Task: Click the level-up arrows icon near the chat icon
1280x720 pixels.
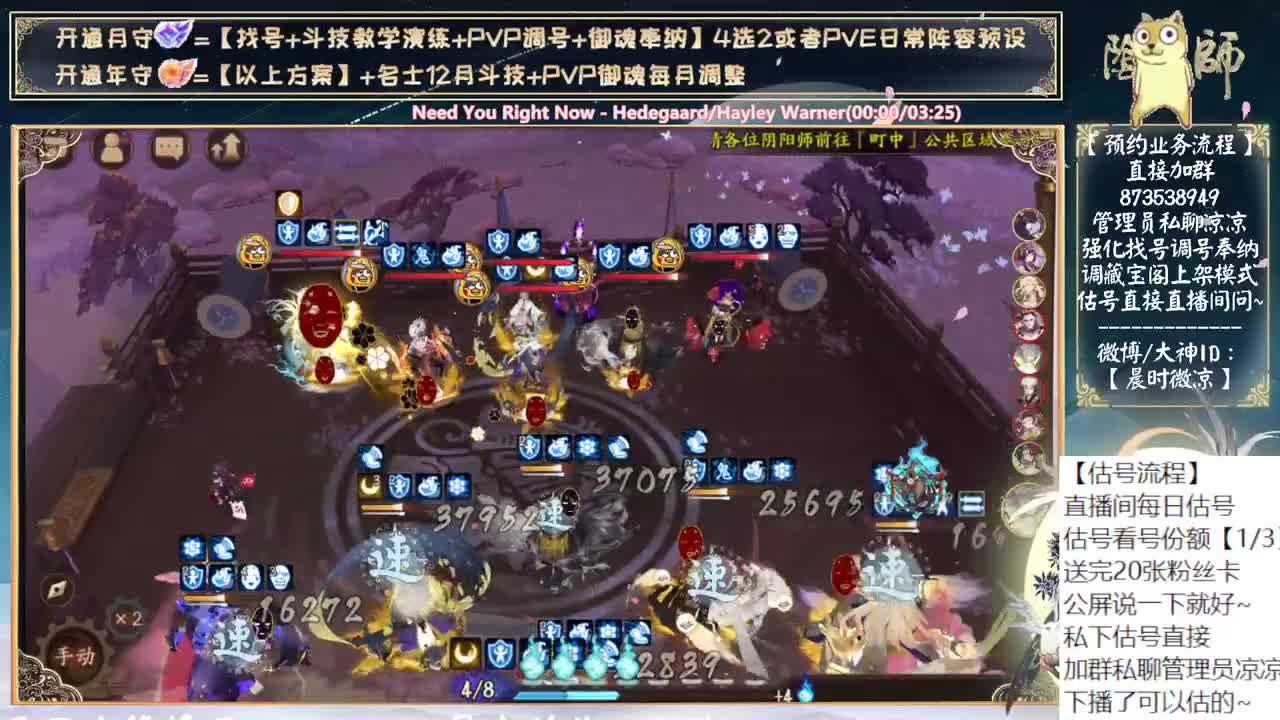Action: tap(222, 151)
